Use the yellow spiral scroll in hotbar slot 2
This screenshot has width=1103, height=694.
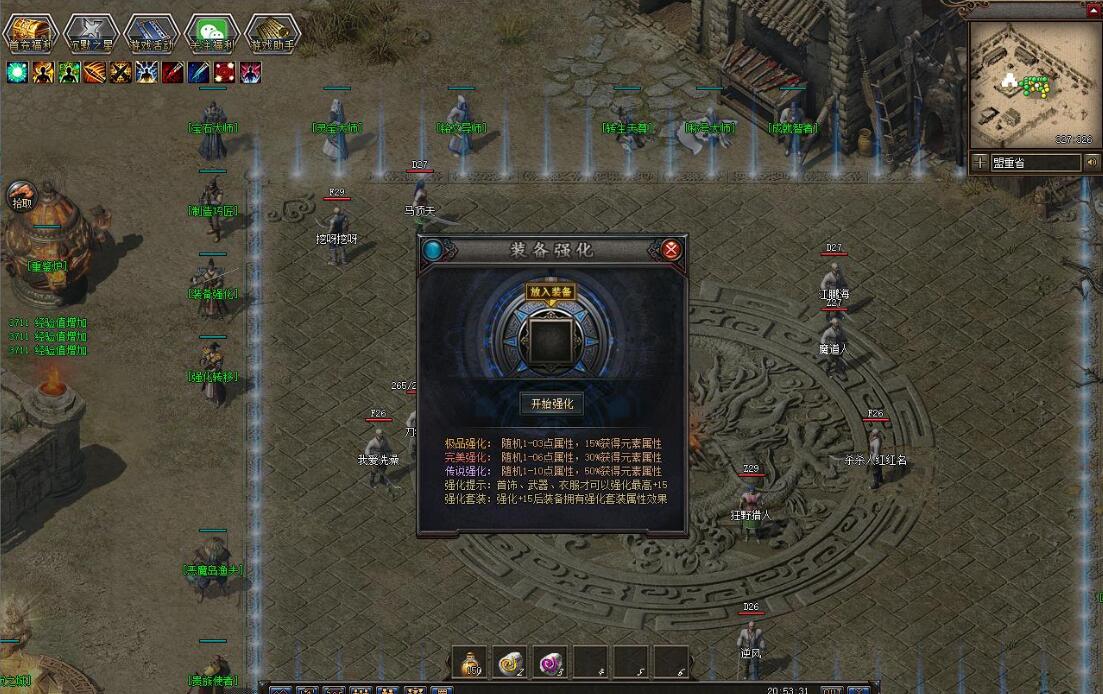[510, 662]
